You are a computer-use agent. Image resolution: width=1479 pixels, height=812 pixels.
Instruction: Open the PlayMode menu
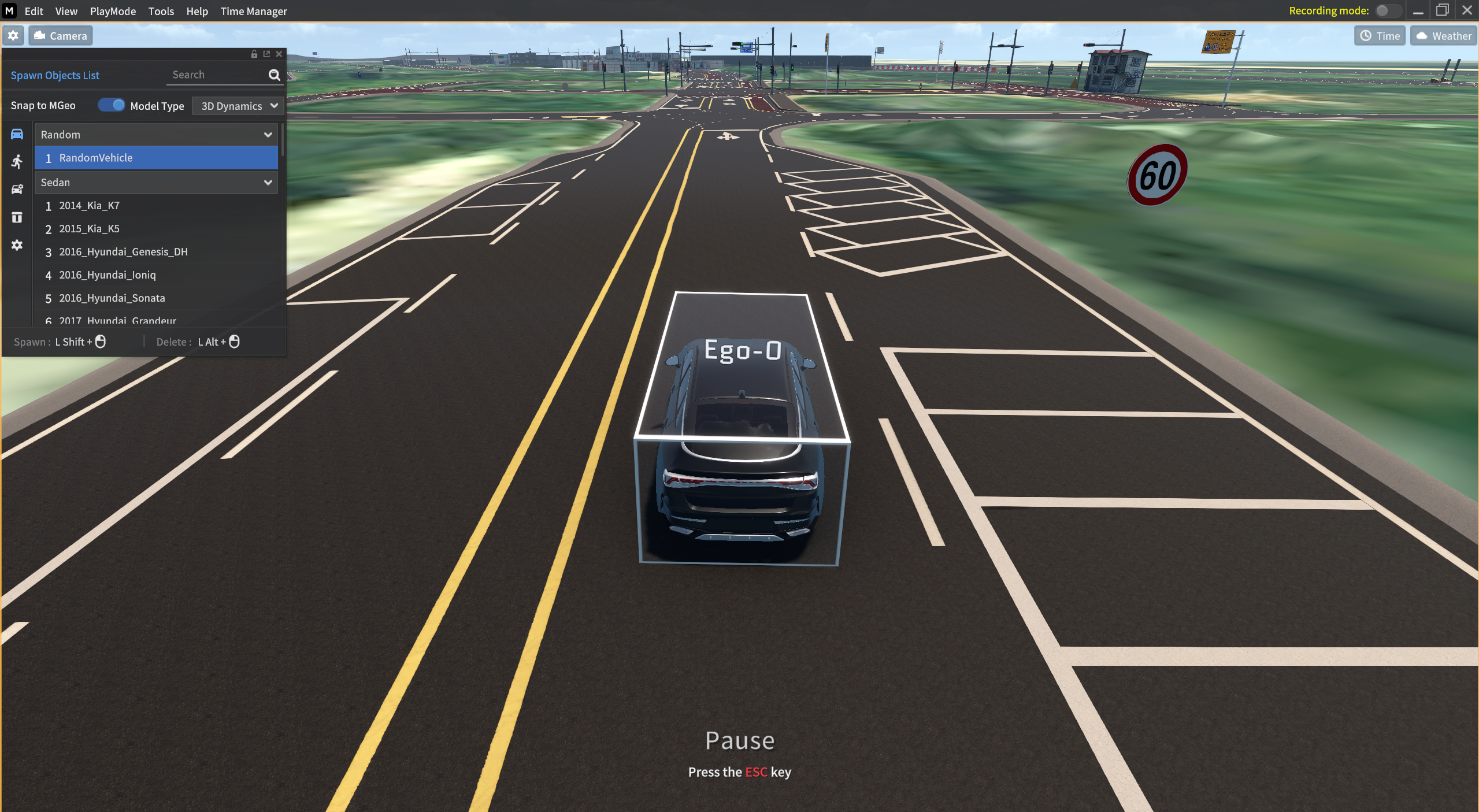113,11
